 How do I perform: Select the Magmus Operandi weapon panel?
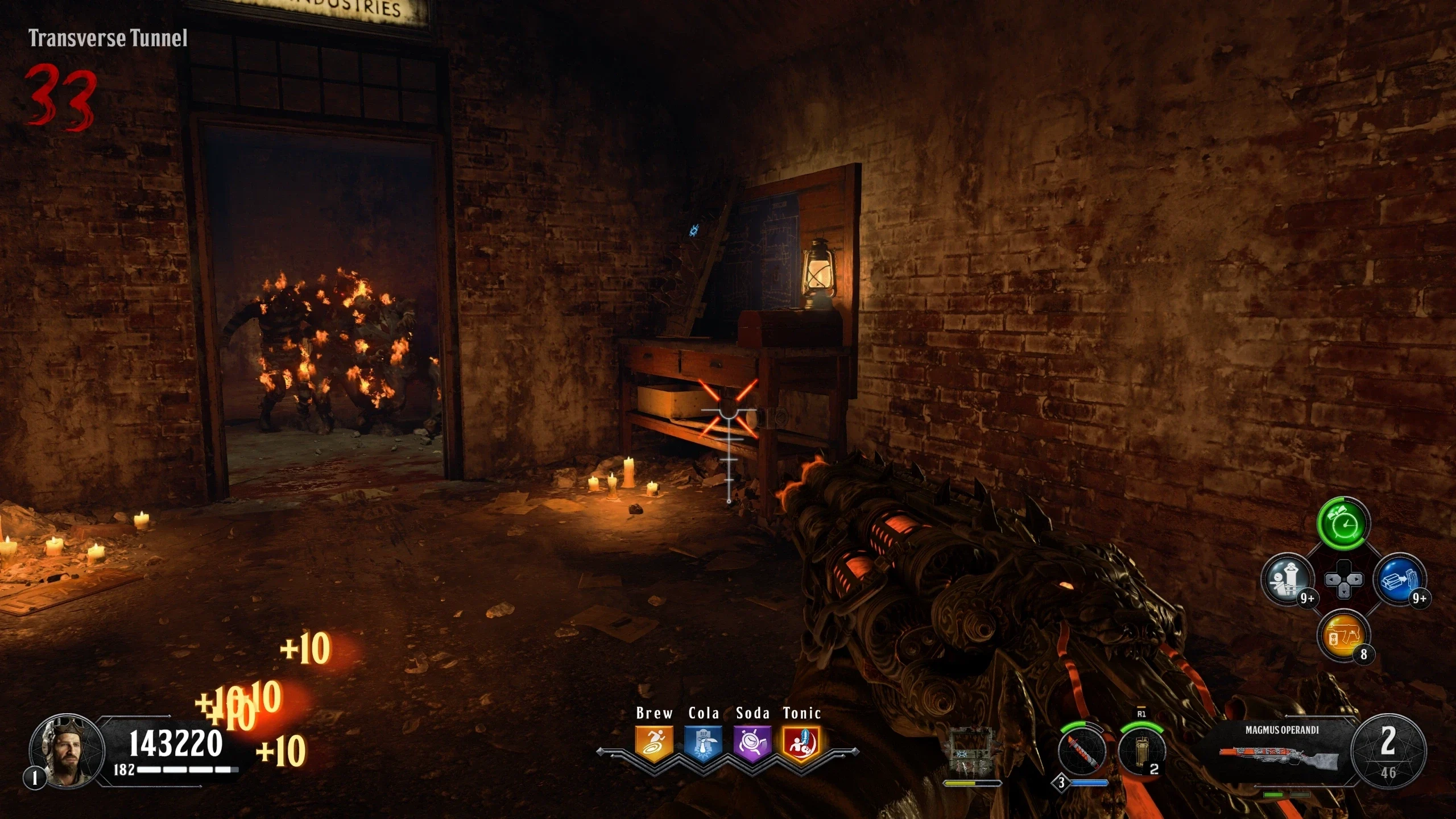point(1281,751)
